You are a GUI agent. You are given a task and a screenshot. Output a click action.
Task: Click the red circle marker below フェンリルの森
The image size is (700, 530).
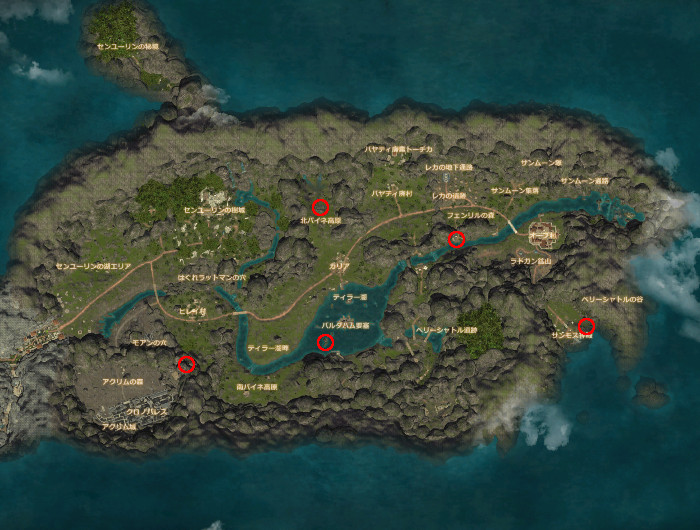[x=457, y=238]
